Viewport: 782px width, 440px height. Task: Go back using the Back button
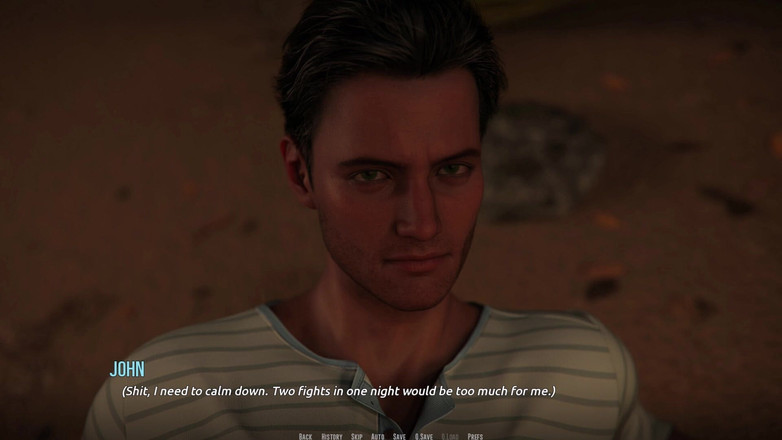click(305, 436)
